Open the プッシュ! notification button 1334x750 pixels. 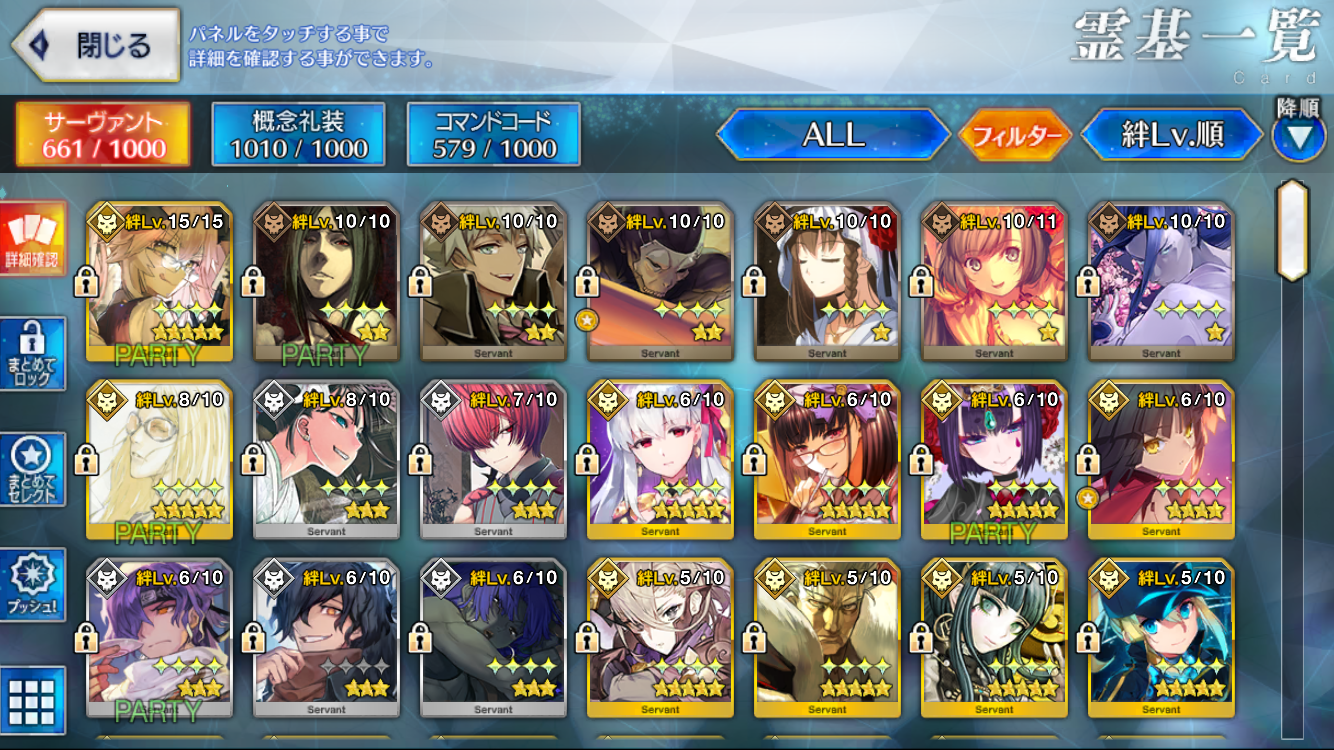[x=32, y=585]
